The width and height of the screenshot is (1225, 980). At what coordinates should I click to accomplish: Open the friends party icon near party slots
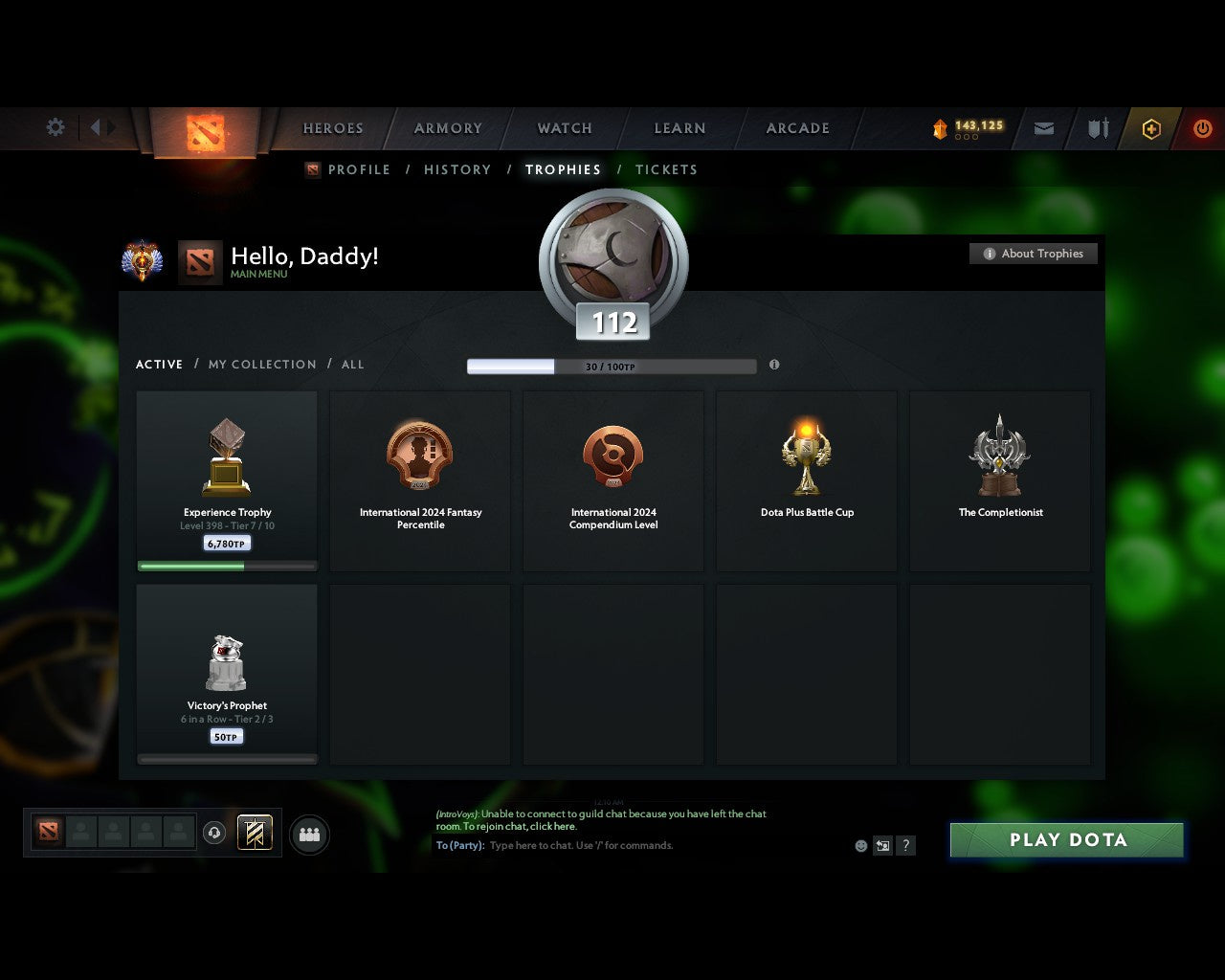pyautogui.click(x=308, y=834)
